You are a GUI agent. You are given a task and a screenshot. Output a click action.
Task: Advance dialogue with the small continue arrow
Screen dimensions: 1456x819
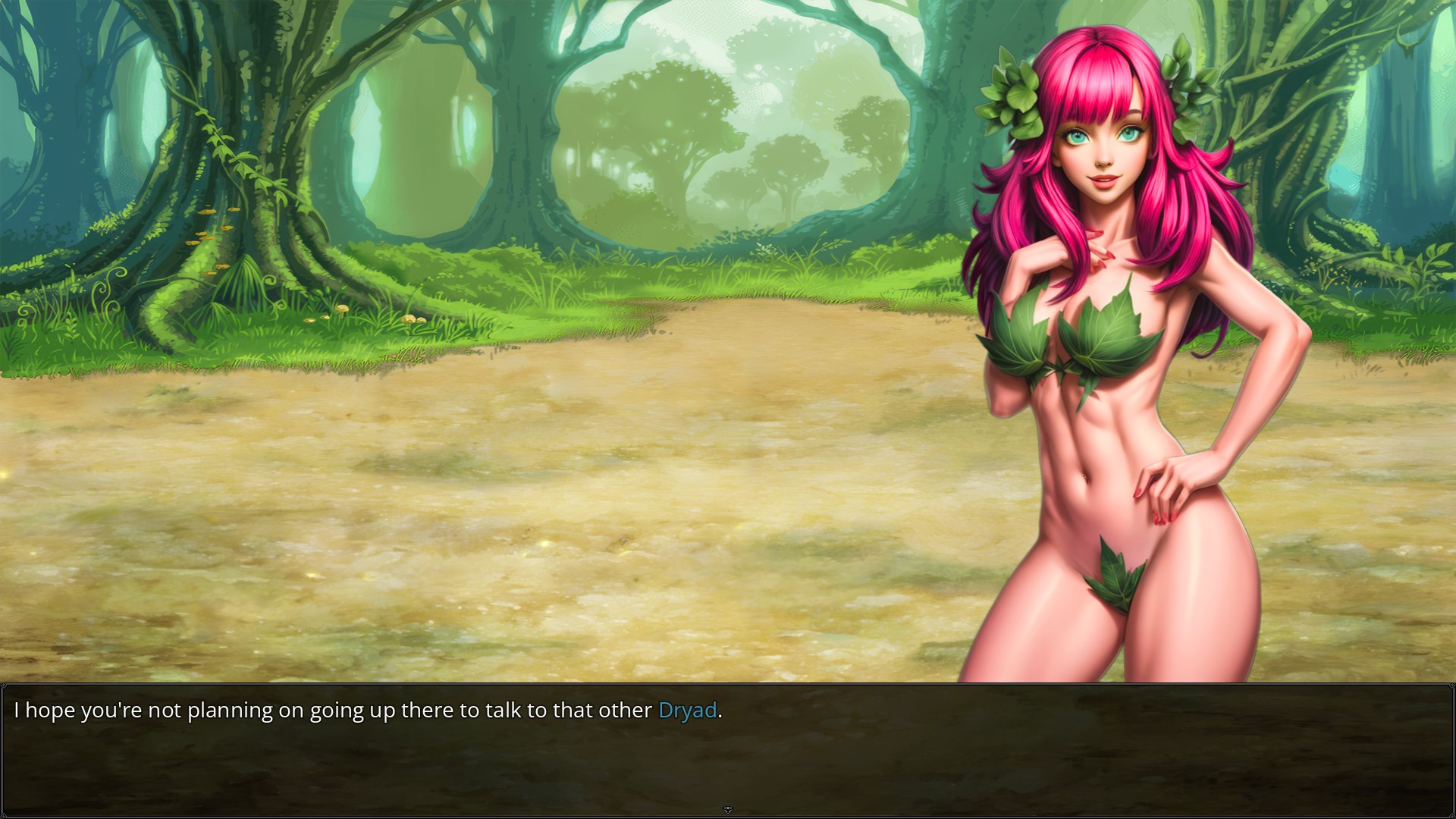point(728,810)
